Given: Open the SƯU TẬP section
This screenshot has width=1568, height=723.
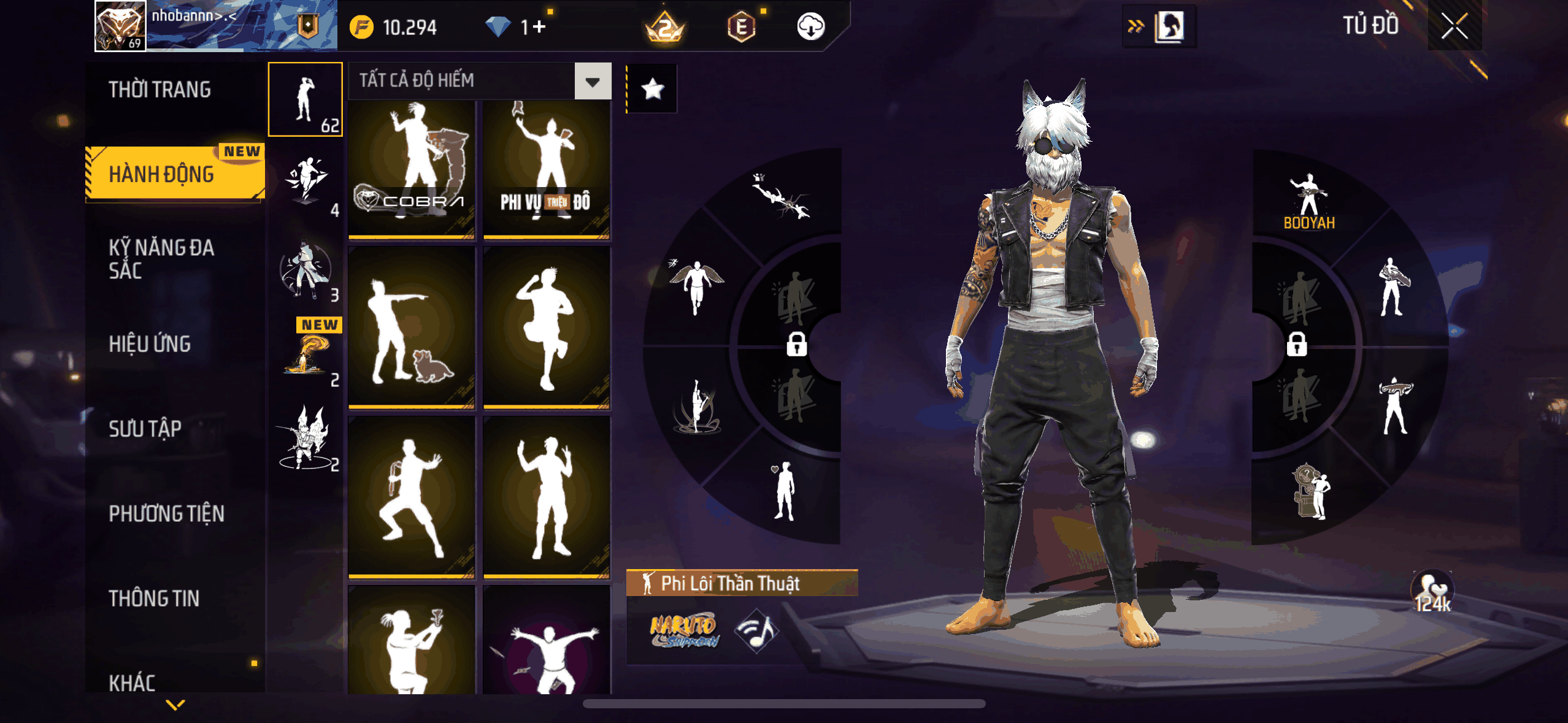Looking at the screenshot, I should coord(145,429).
